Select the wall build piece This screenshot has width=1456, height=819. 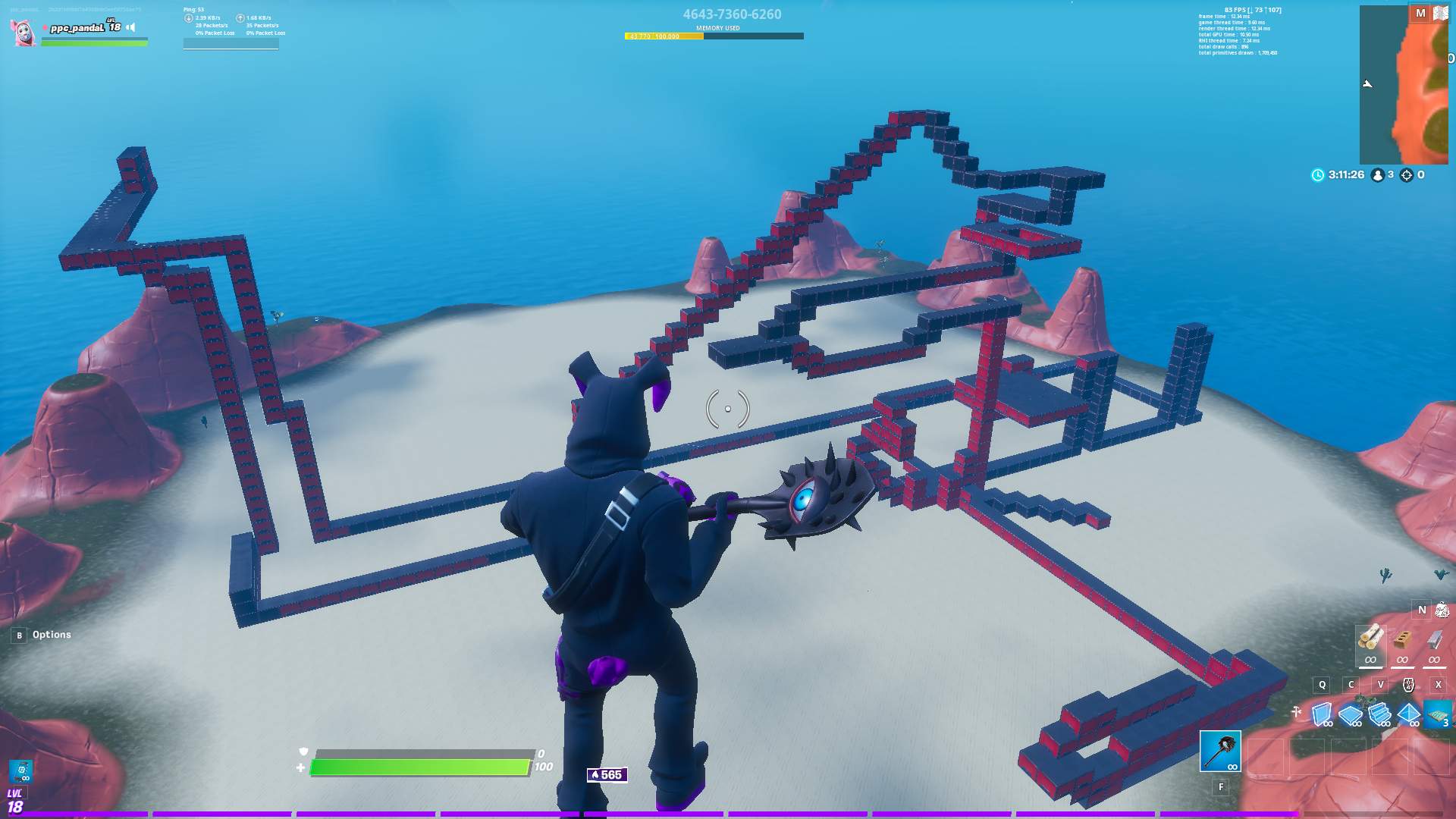[1323, 715]
